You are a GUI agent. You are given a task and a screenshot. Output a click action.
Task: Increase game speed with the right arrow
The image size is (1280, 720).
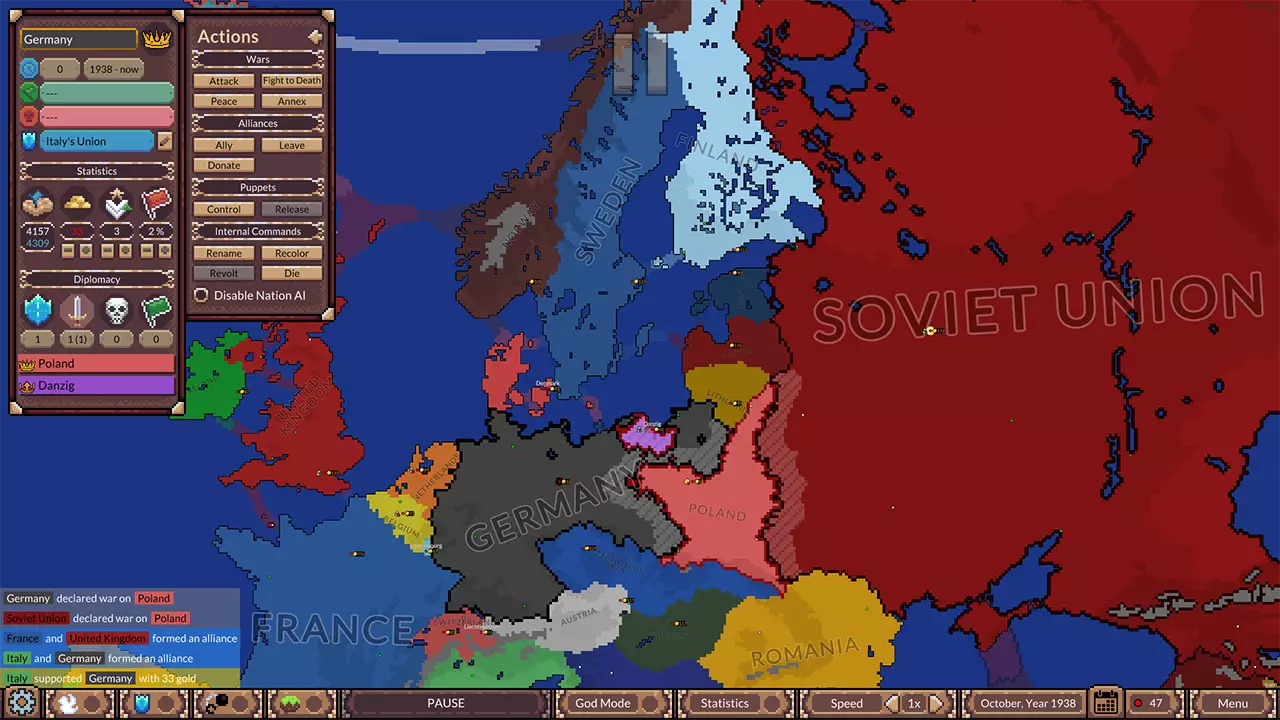938,702
